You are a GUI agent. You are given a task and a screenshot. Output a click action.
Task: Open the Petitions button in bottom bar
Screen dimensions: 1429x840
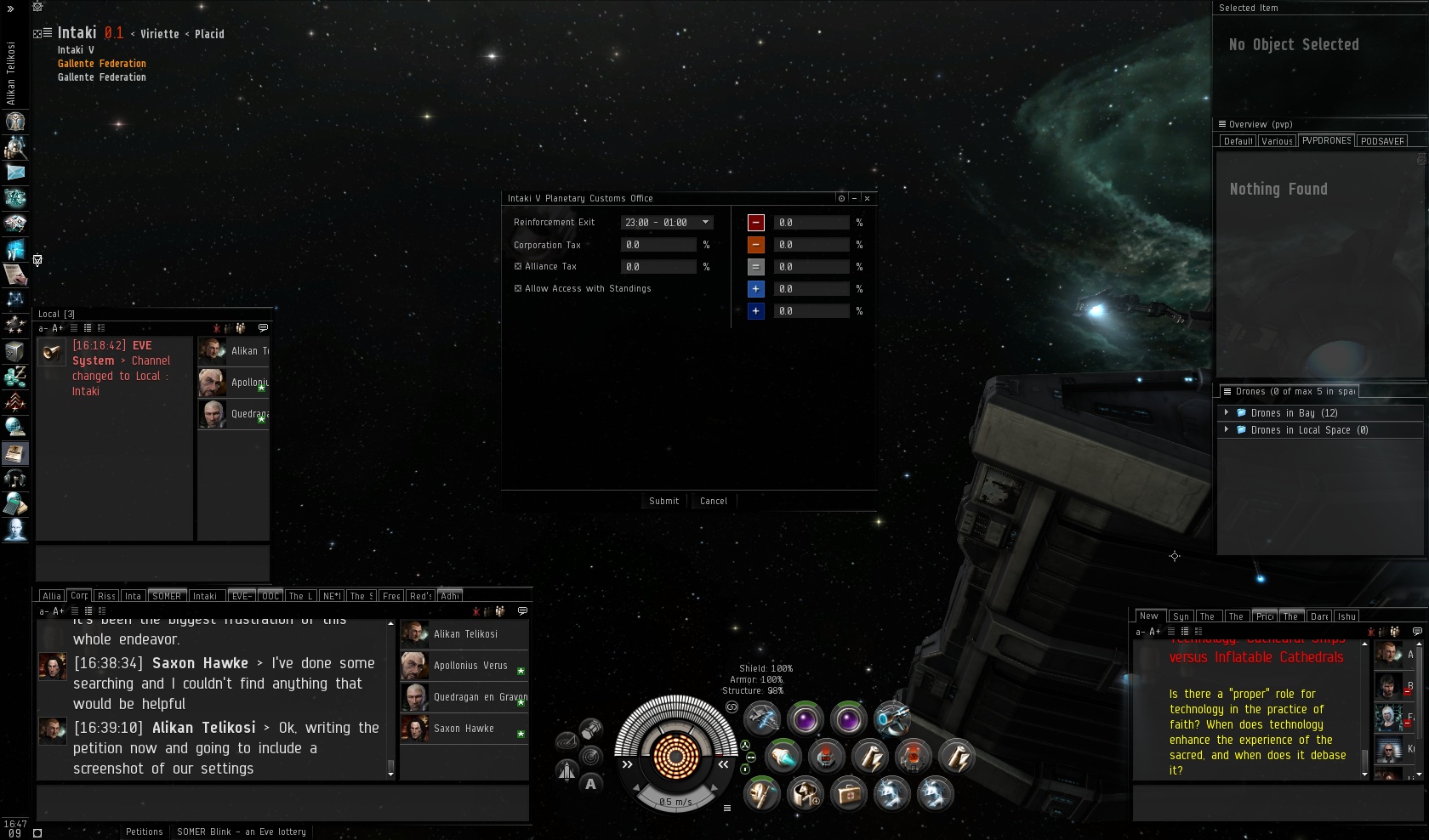[x=144, y=831]
